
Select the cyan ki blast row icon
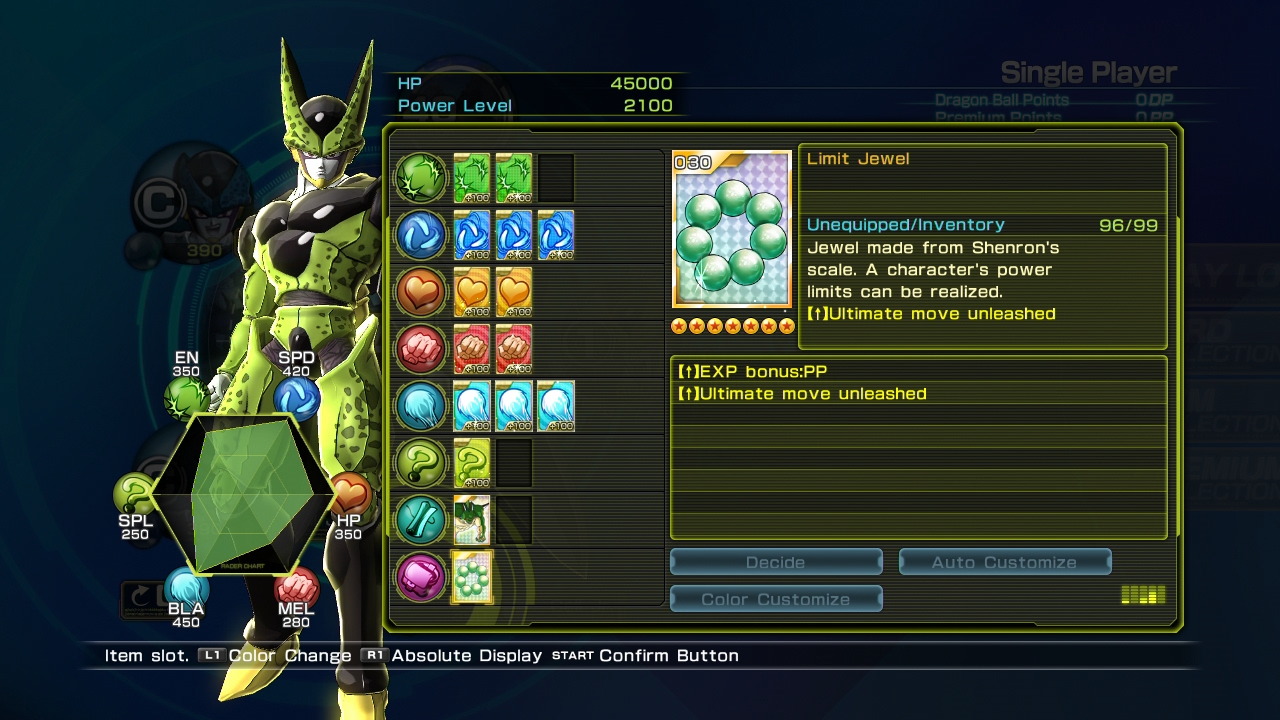421,406
